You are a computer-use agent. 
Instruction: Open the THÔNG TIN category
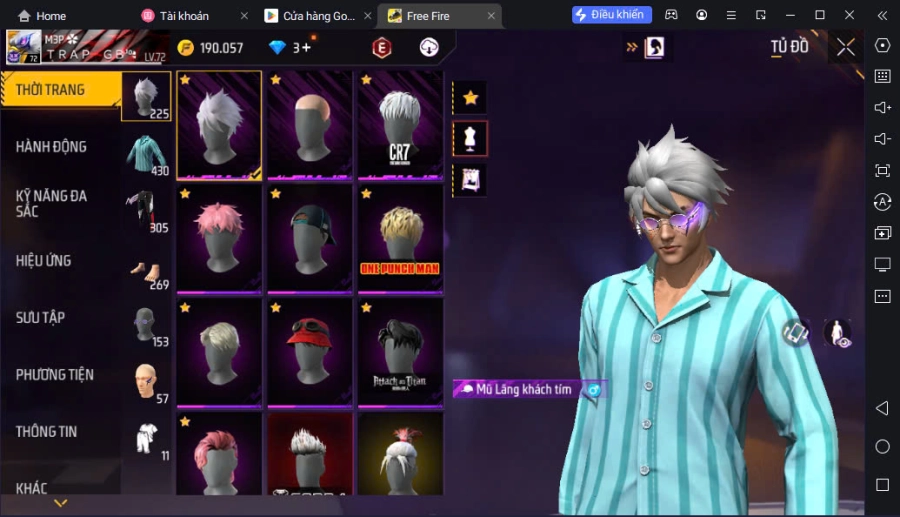(47, 432)
